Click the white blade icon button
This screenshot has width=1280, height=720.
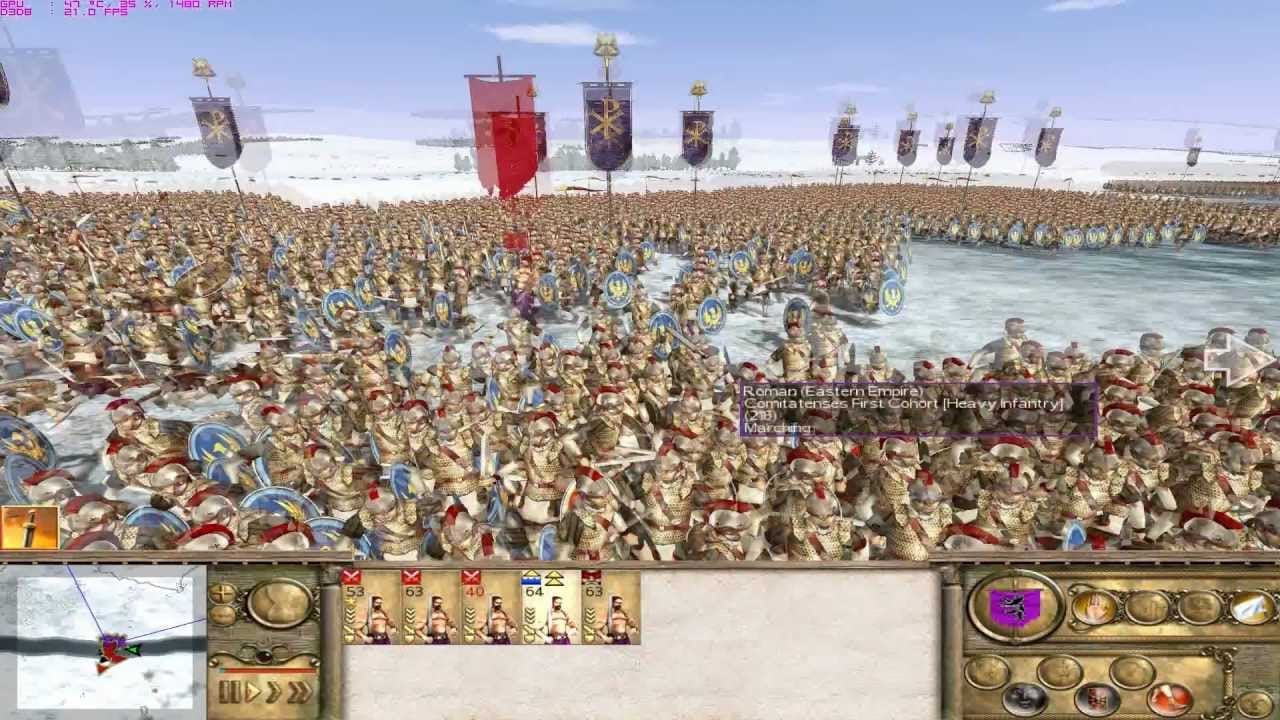click(1252, 606)
